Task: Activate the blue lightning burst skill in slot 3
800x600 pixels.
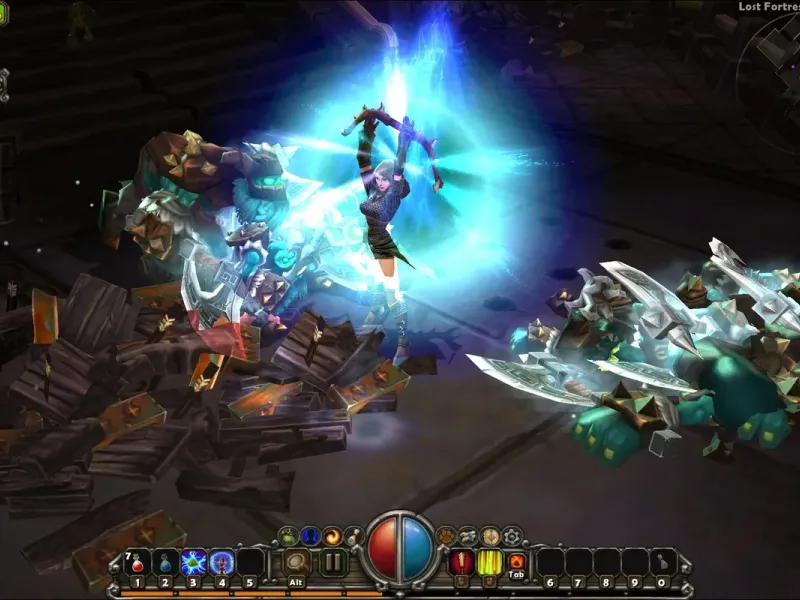Action: 193,562
